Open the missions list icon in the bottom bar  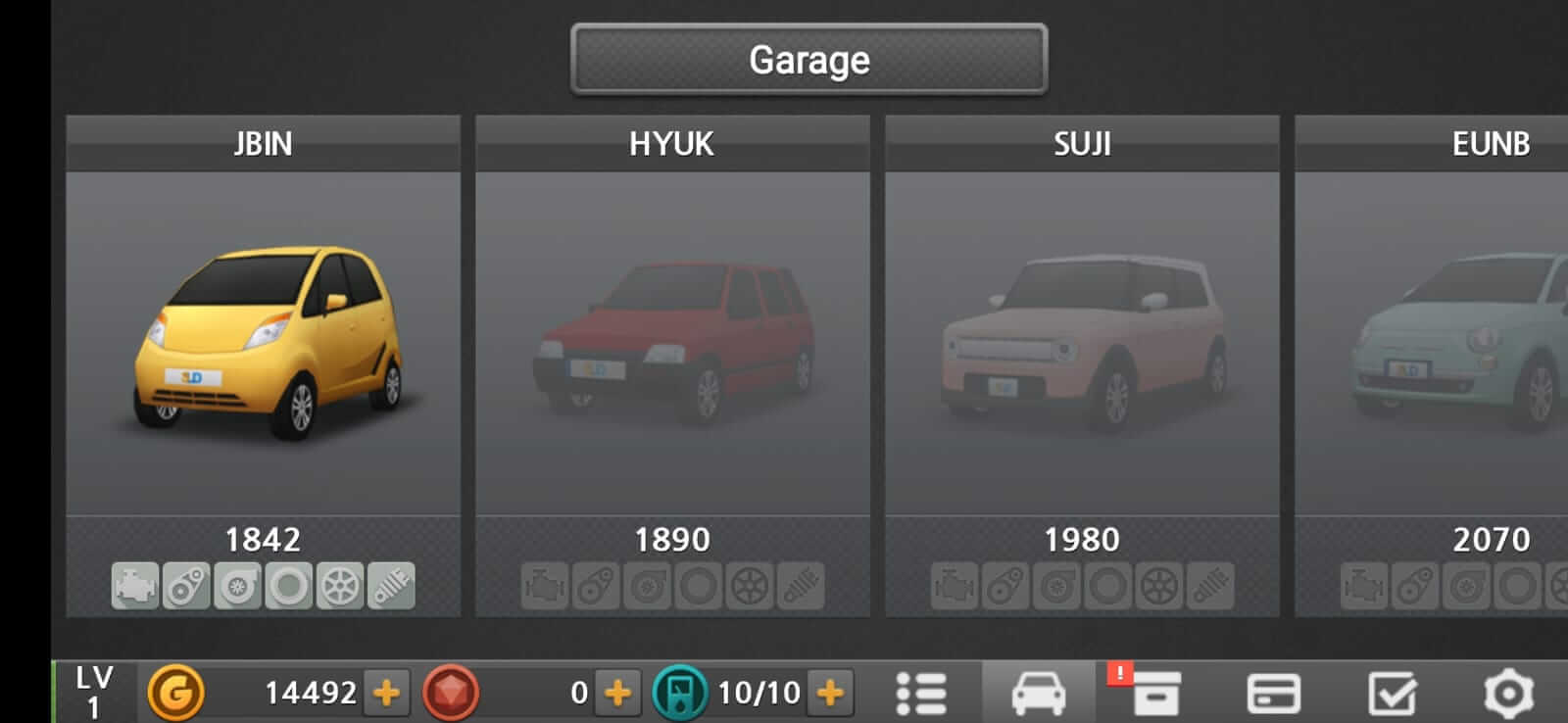tap(922, 695)
